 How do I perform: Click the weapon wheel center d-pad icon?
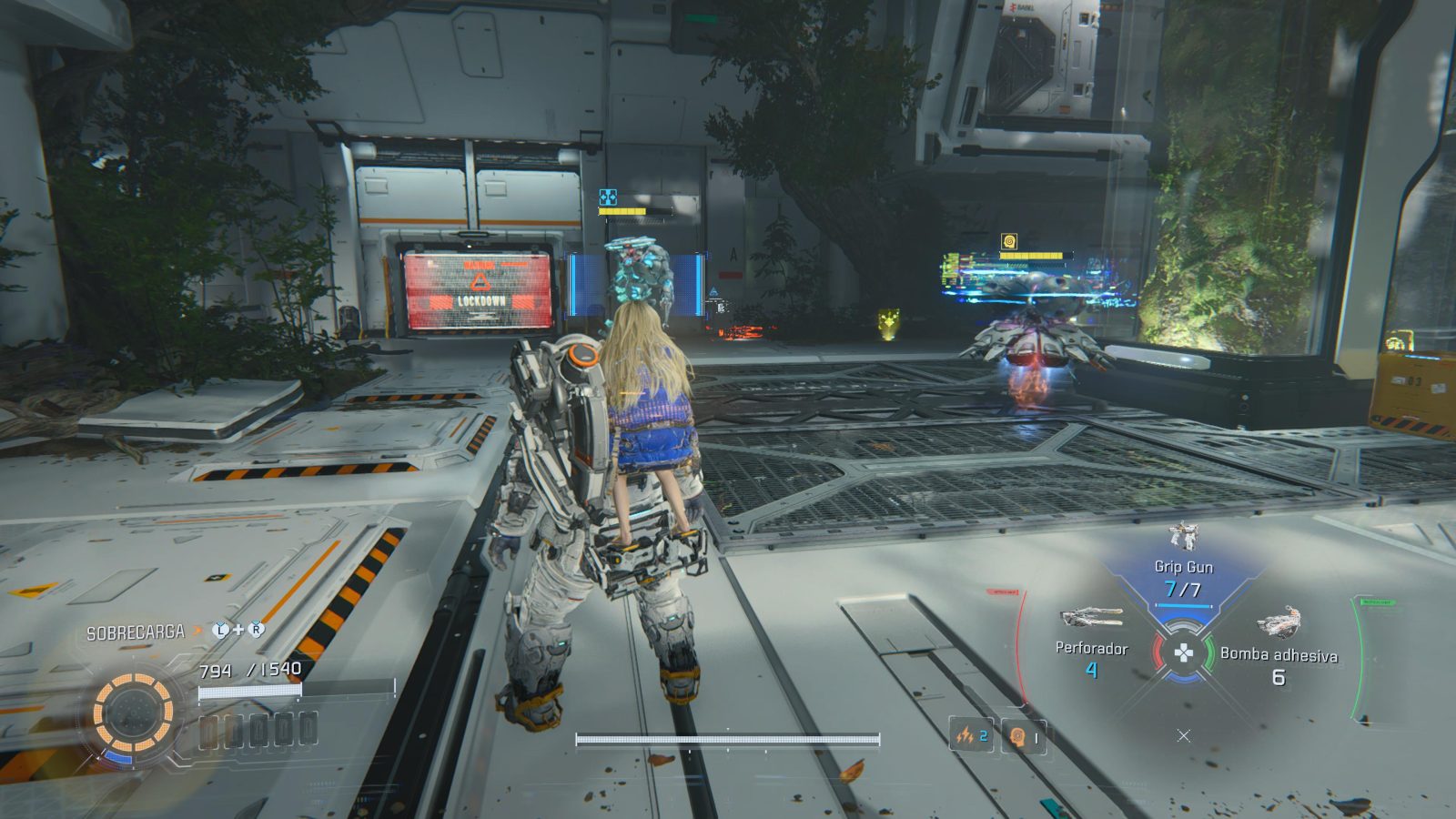pyautogui.click(x=1183, y=652)
